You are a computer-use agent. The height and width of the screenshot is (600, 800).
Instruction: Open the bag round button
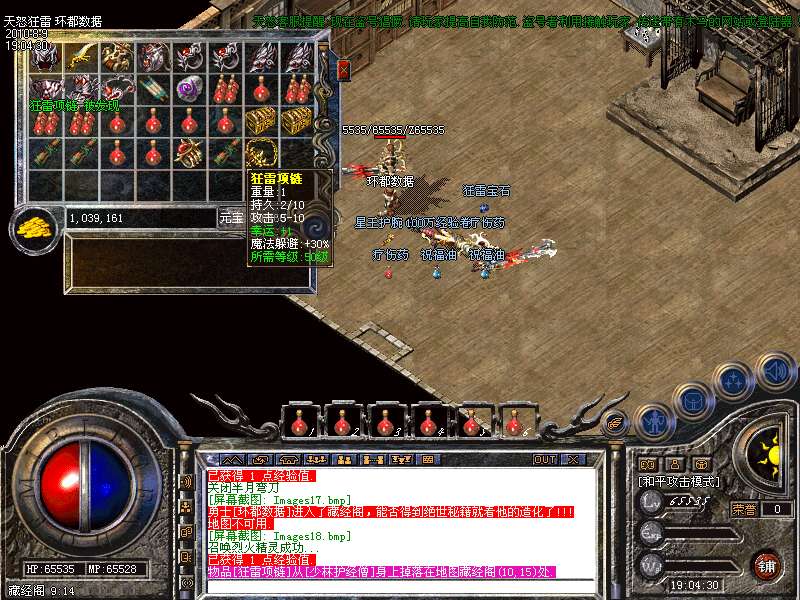pos(692,400)
